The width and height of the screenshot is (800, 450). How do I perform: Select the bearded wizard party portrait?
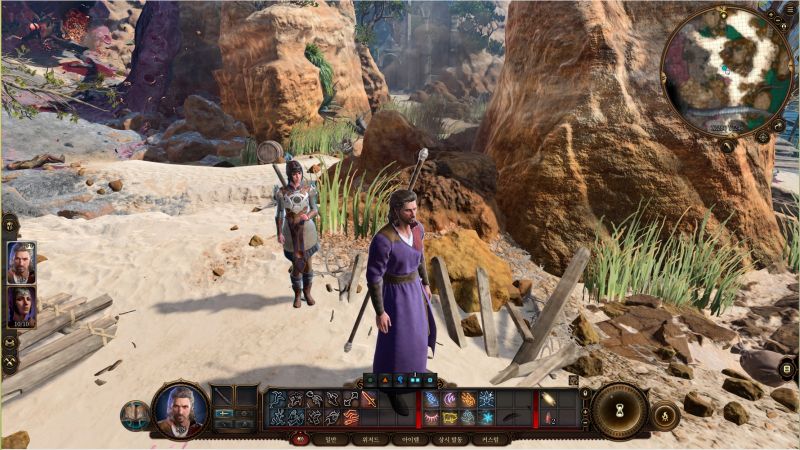click(x=21, y=262)
